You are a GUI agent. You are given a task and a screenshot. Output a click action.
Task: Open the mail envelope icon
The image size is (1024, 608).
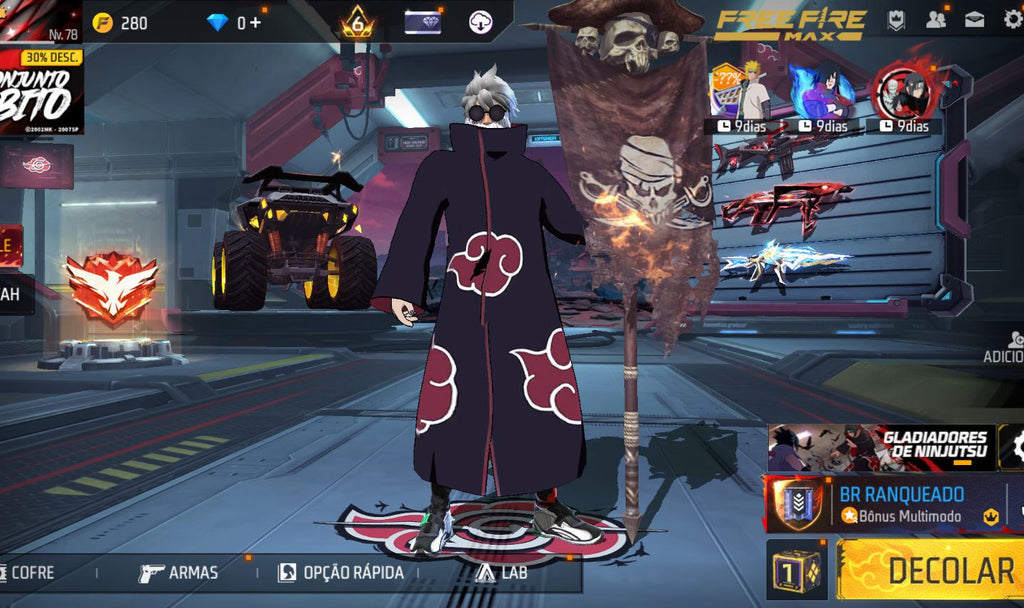point(974,19)
